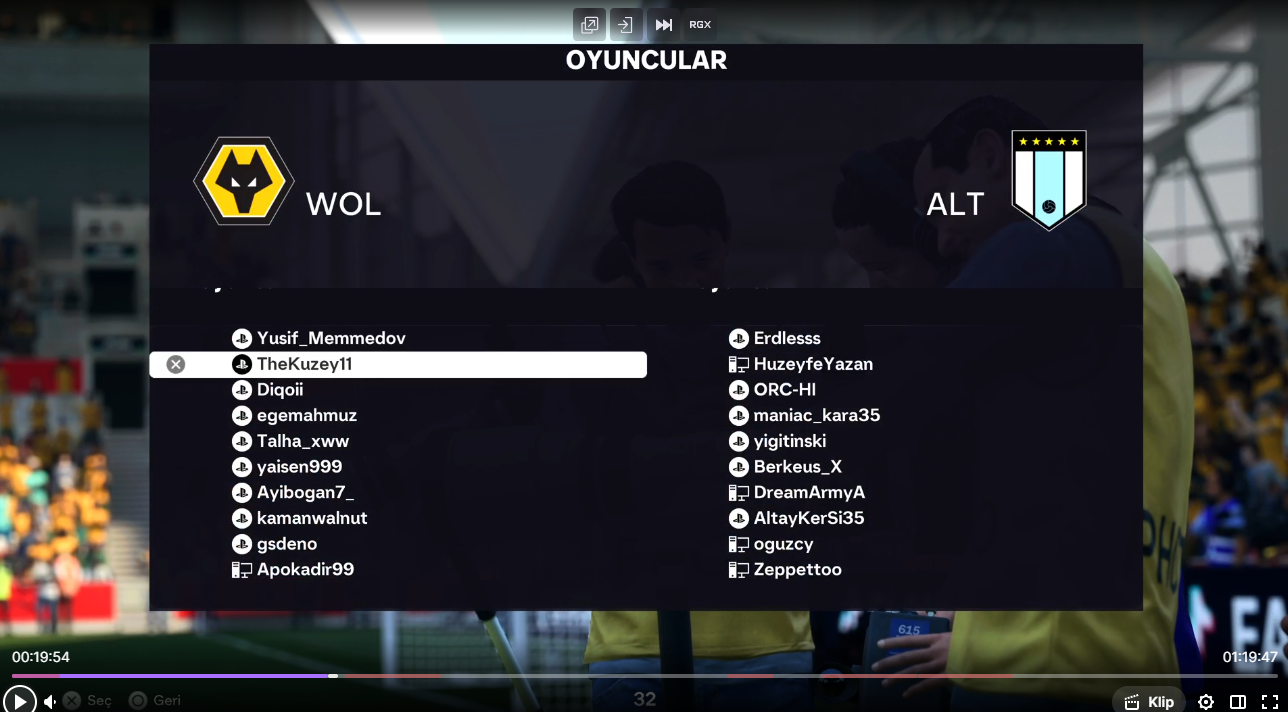Image resolution: width=1288 pixels, height=712 pixels.
Task: Select Ayibogan7_ in the roster
Action: click(305, 493)
